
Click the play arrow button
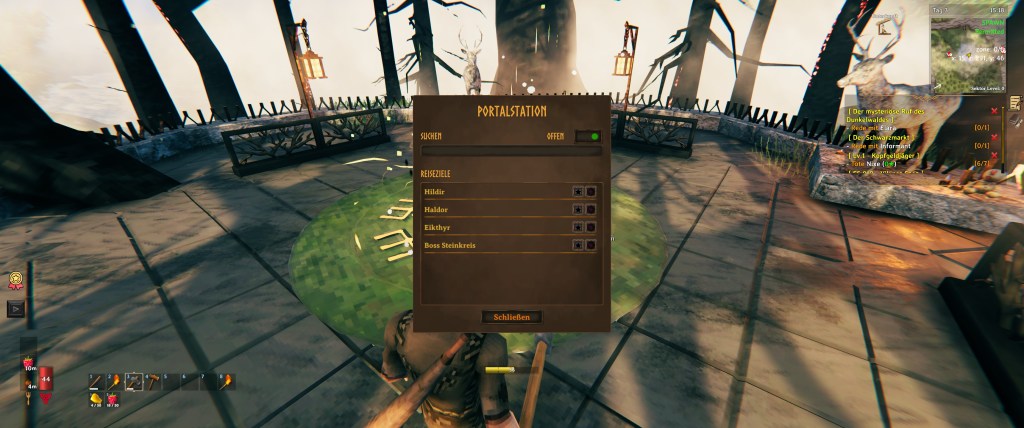click(16, 309)
